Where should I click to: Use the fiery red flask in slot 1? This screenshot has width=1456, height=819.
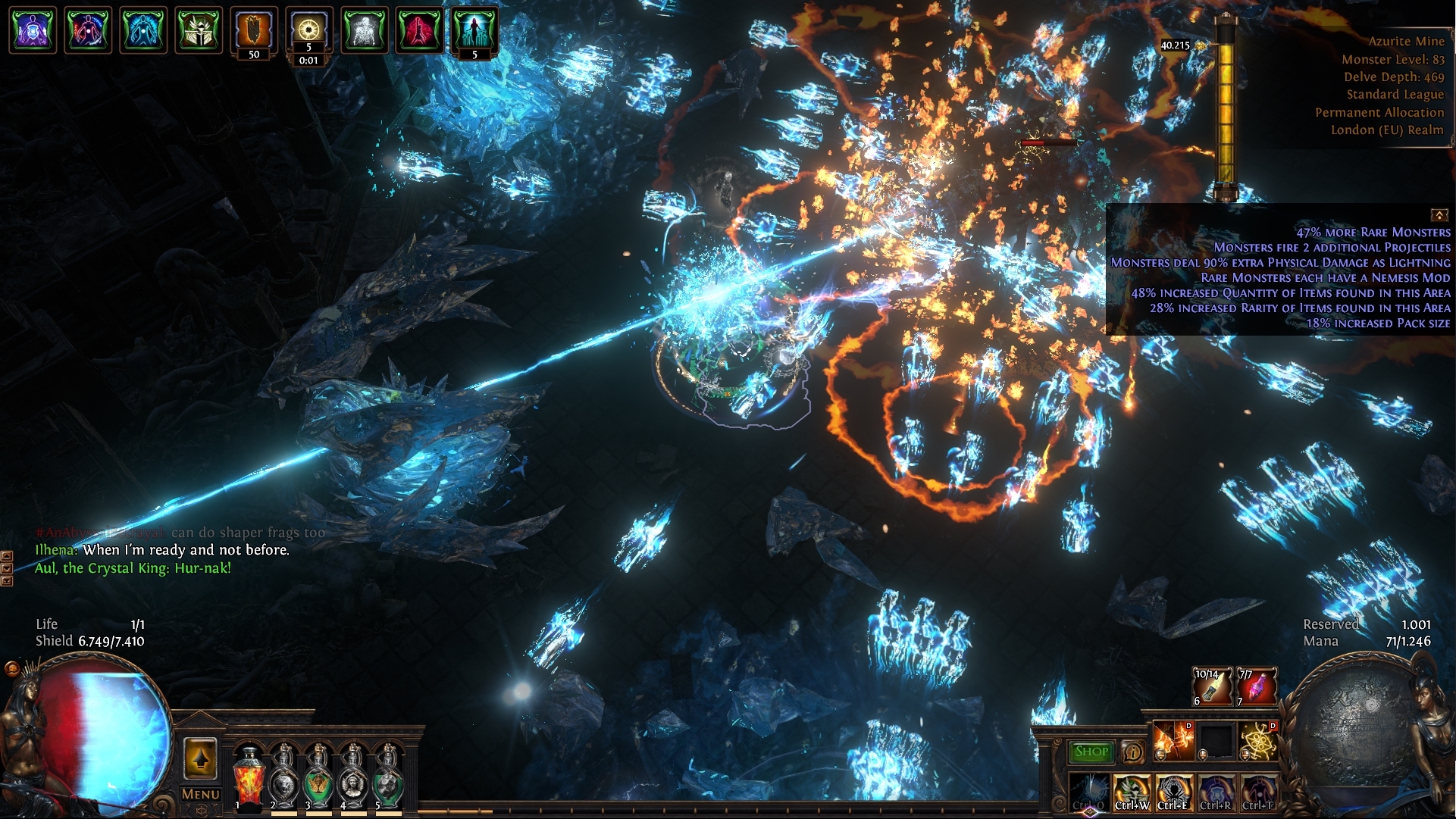click(247, 777)
